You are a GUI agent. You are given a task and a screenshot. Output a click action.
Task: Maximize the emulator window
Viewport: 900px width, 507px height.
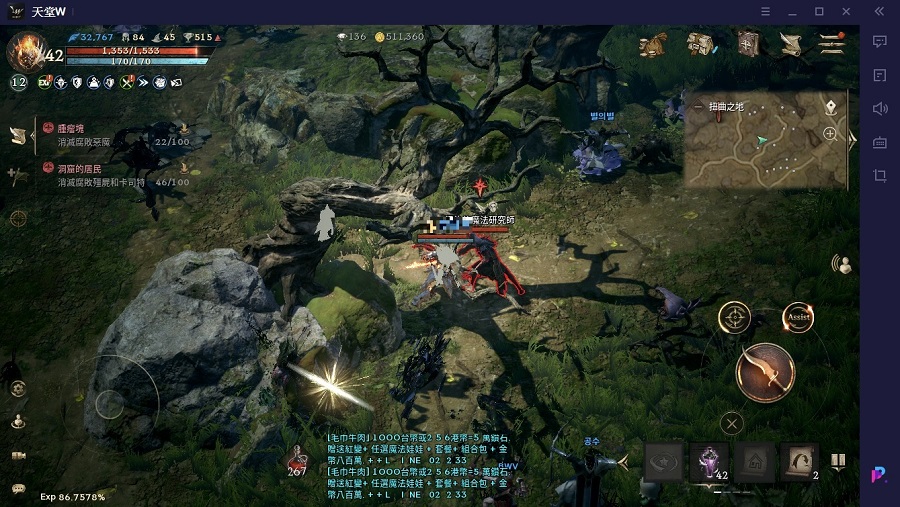click(819, 12)
